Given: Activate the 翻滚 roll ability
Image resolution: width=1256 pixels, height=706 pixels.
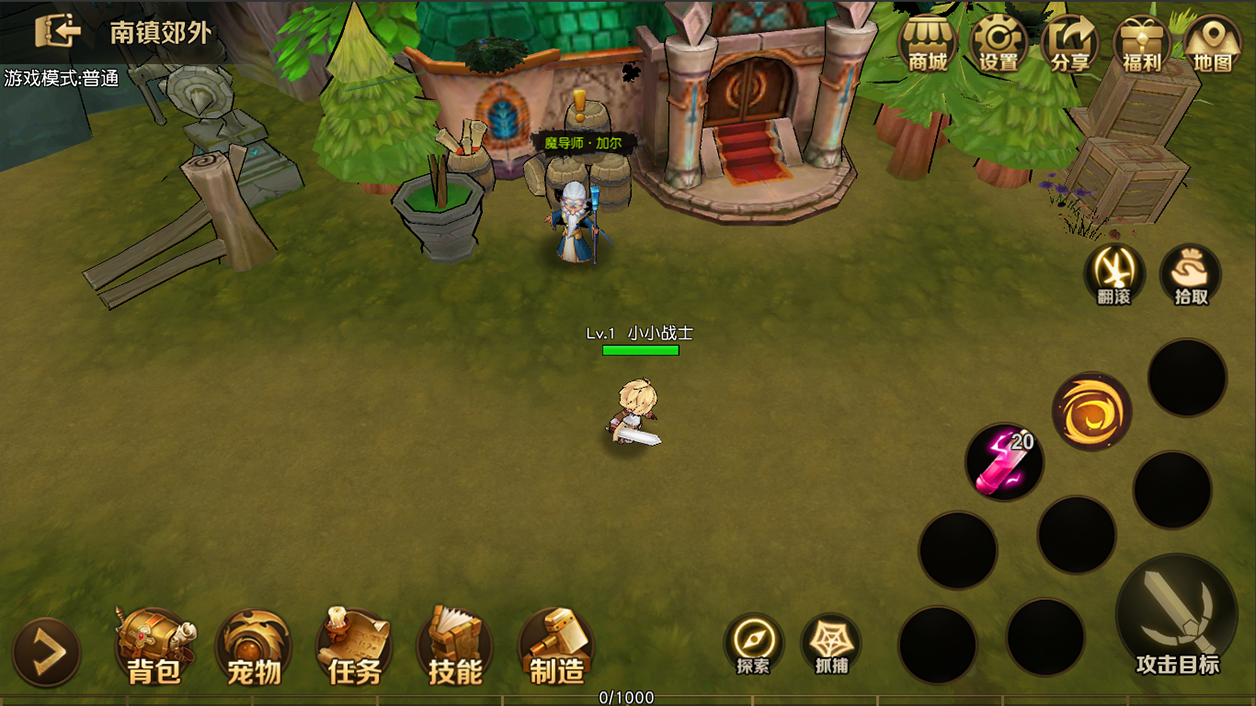Looking at the screenshot, I should click(x=1114, y=273).
